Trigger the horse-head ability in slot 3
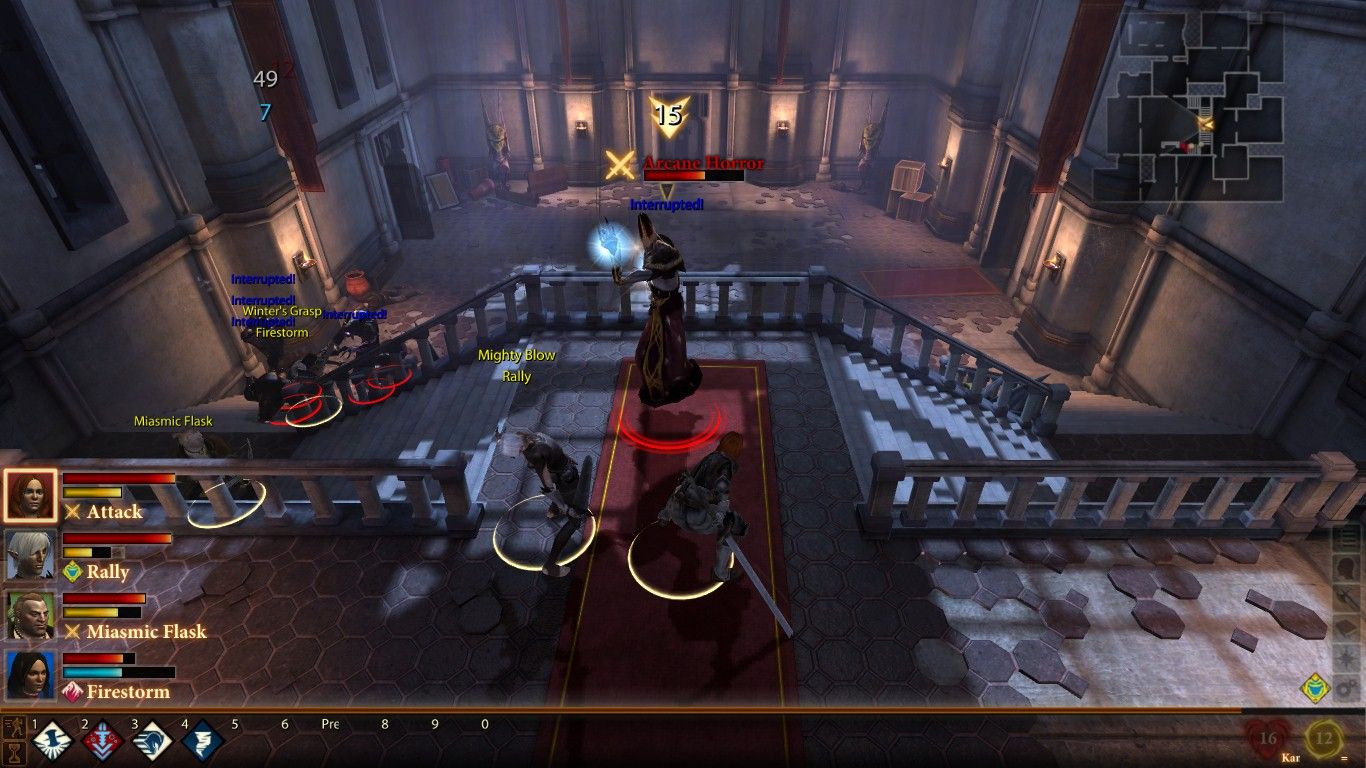The height and width of the screenshot is (768, 1366). point(150,743)
